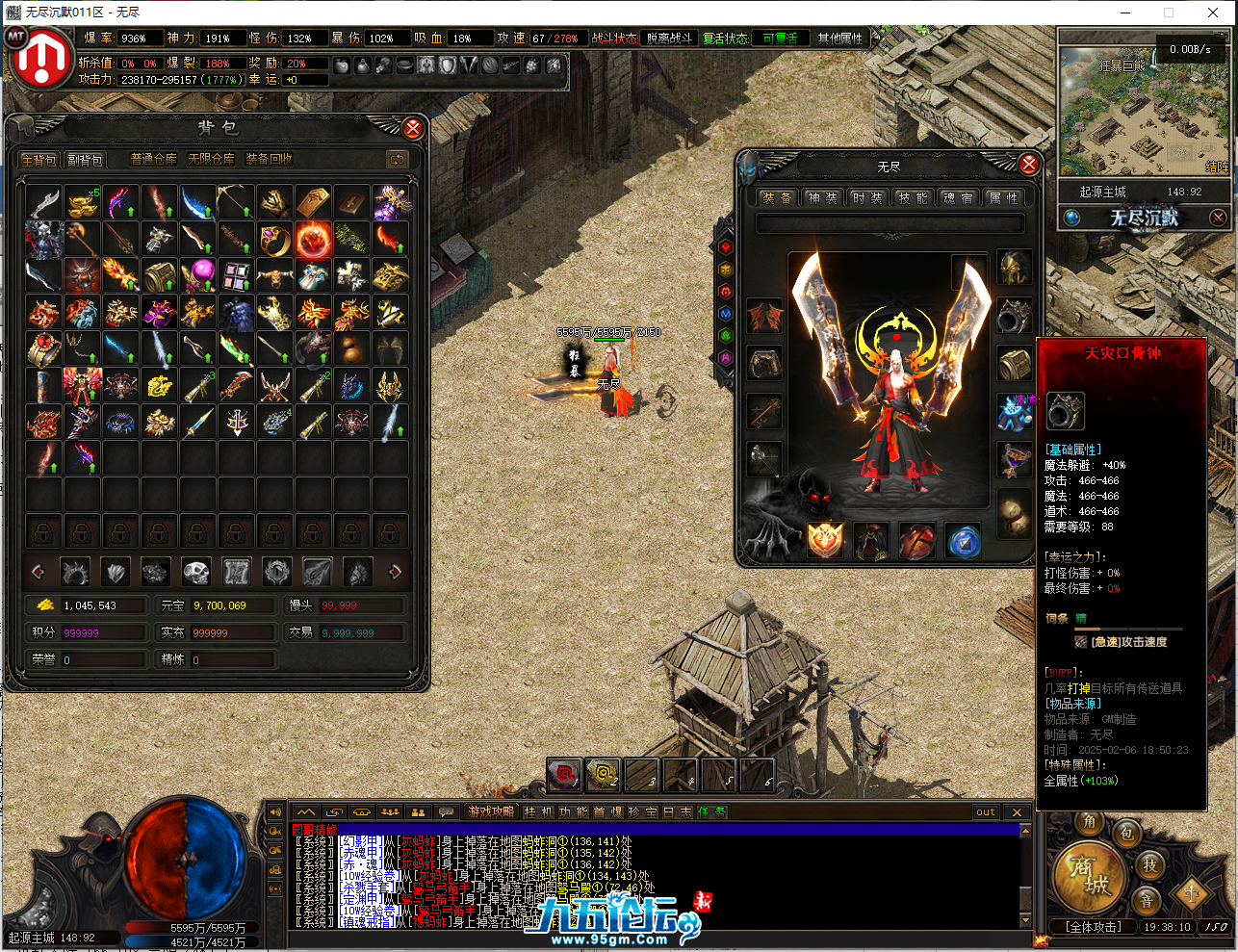Image resolution: width=1238 pixels, height=952 pixels.
Task: Select the pink crystal ball item
Action: (198, 275)
